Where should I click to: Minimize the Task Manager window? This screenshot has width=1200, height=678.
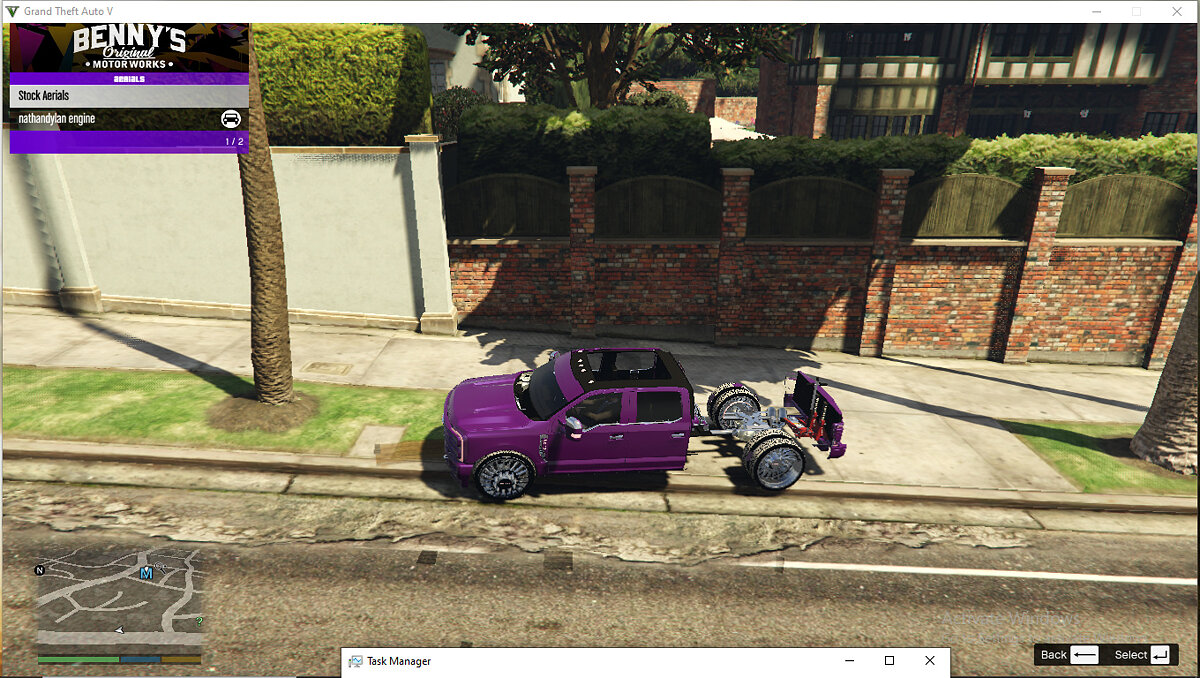[849, 661]
